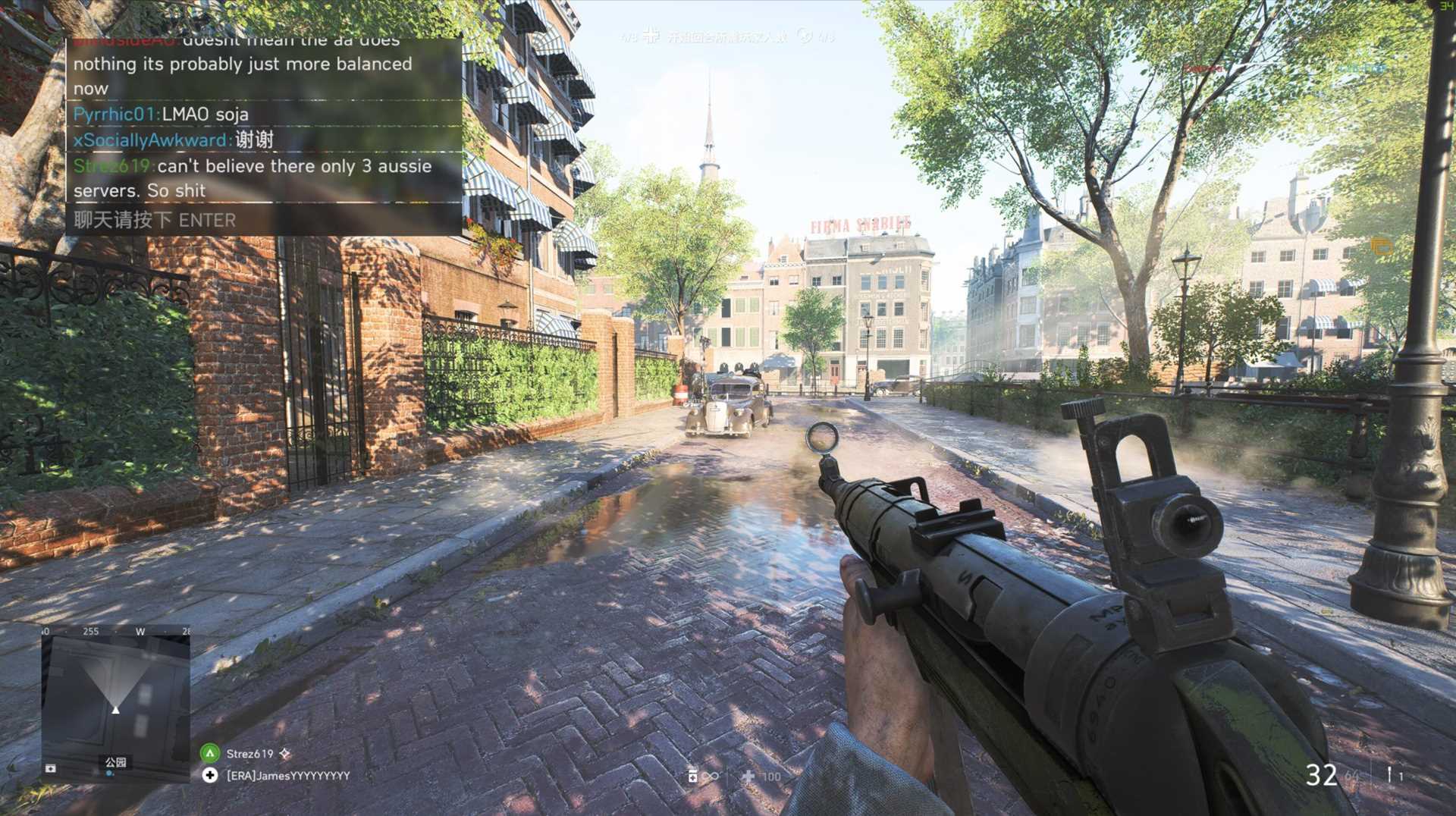Click the grenade icon near ammo count
Image resolution: width=1456 pixels, height=816 pixels.
(1389, 774)
